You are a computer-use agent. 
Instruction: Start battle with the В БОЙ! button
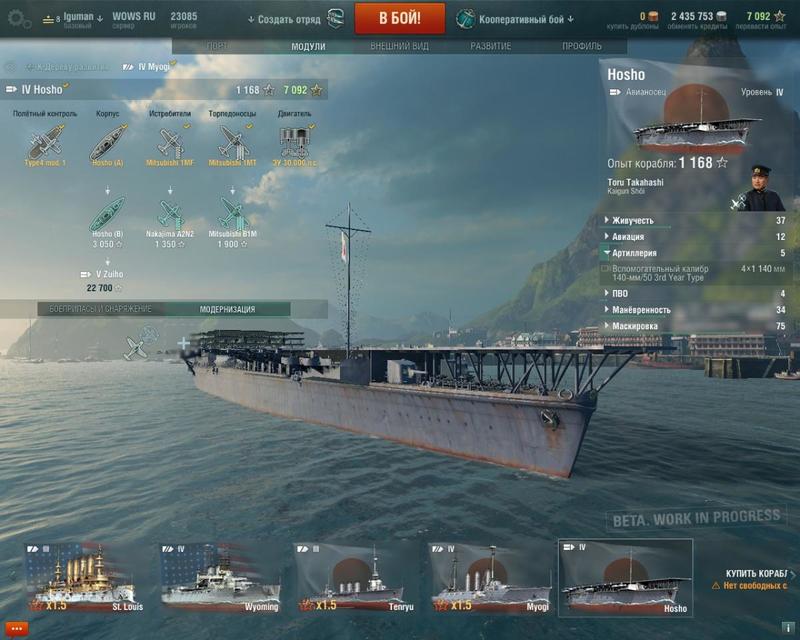pos(399,17)
